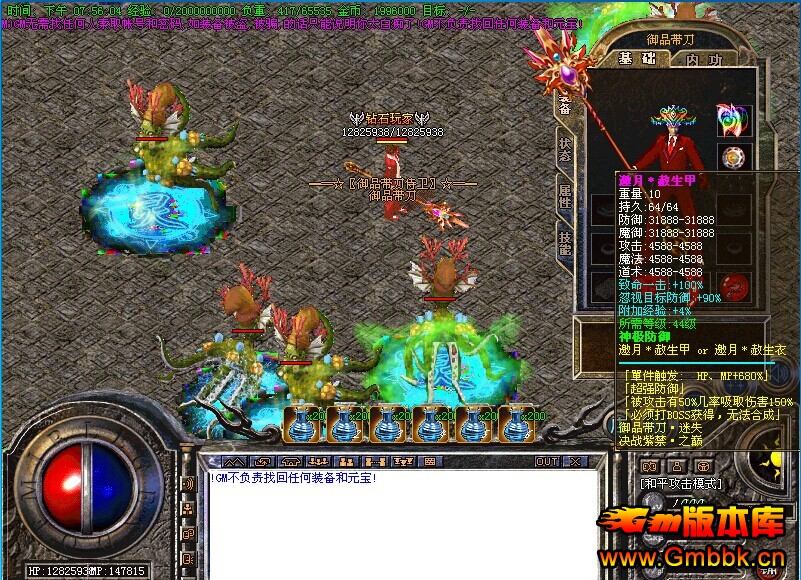Toggle the sound wave icon beside the chat
The width and height of the screenshot is (801, 580).
pos(186,484)
